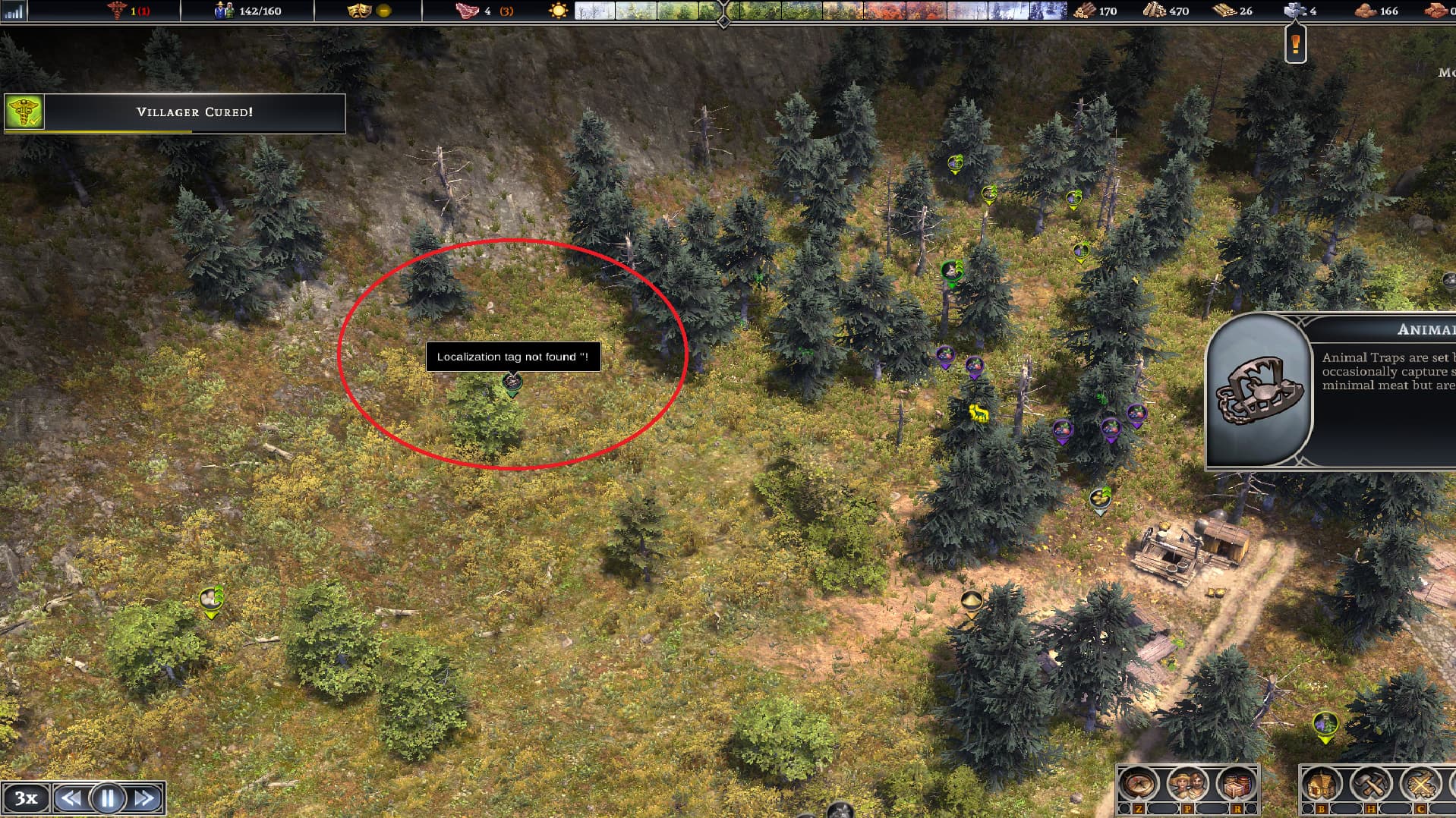
Task: Open the villagers portrait panel
Action: 1187,784
